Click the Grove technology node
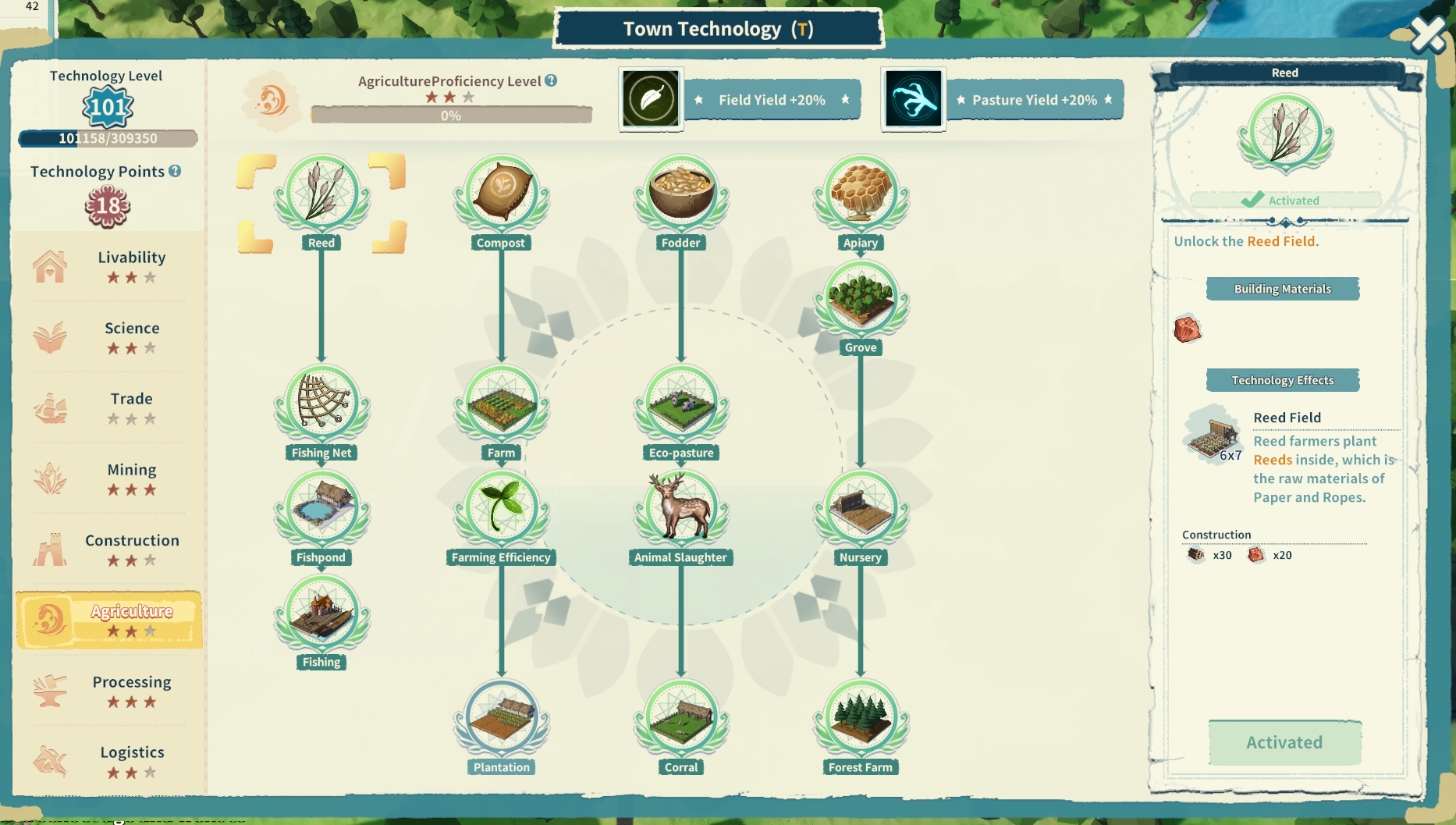 tap(861, 299)
